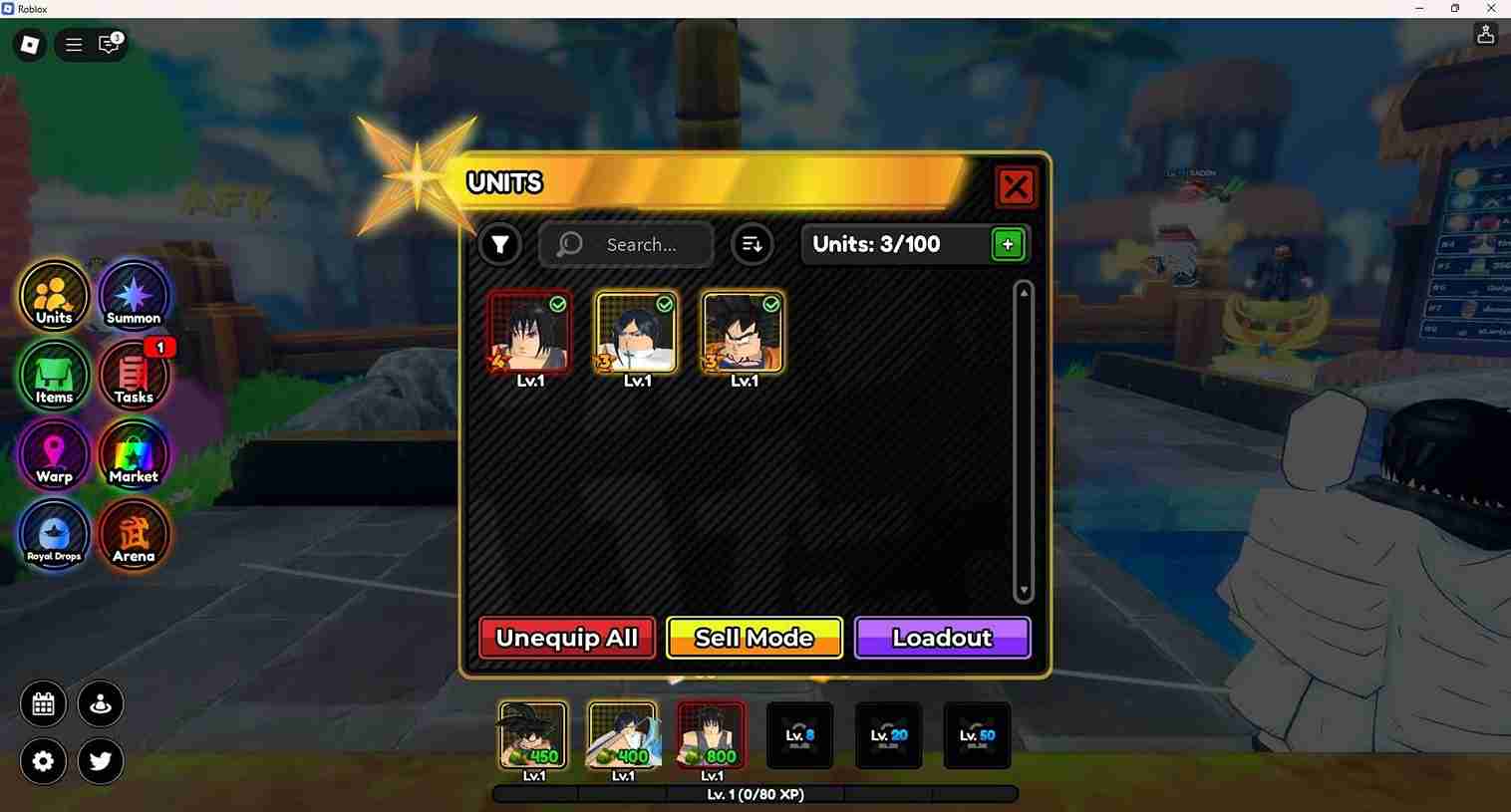Enter the Arena via its icon

134,535
